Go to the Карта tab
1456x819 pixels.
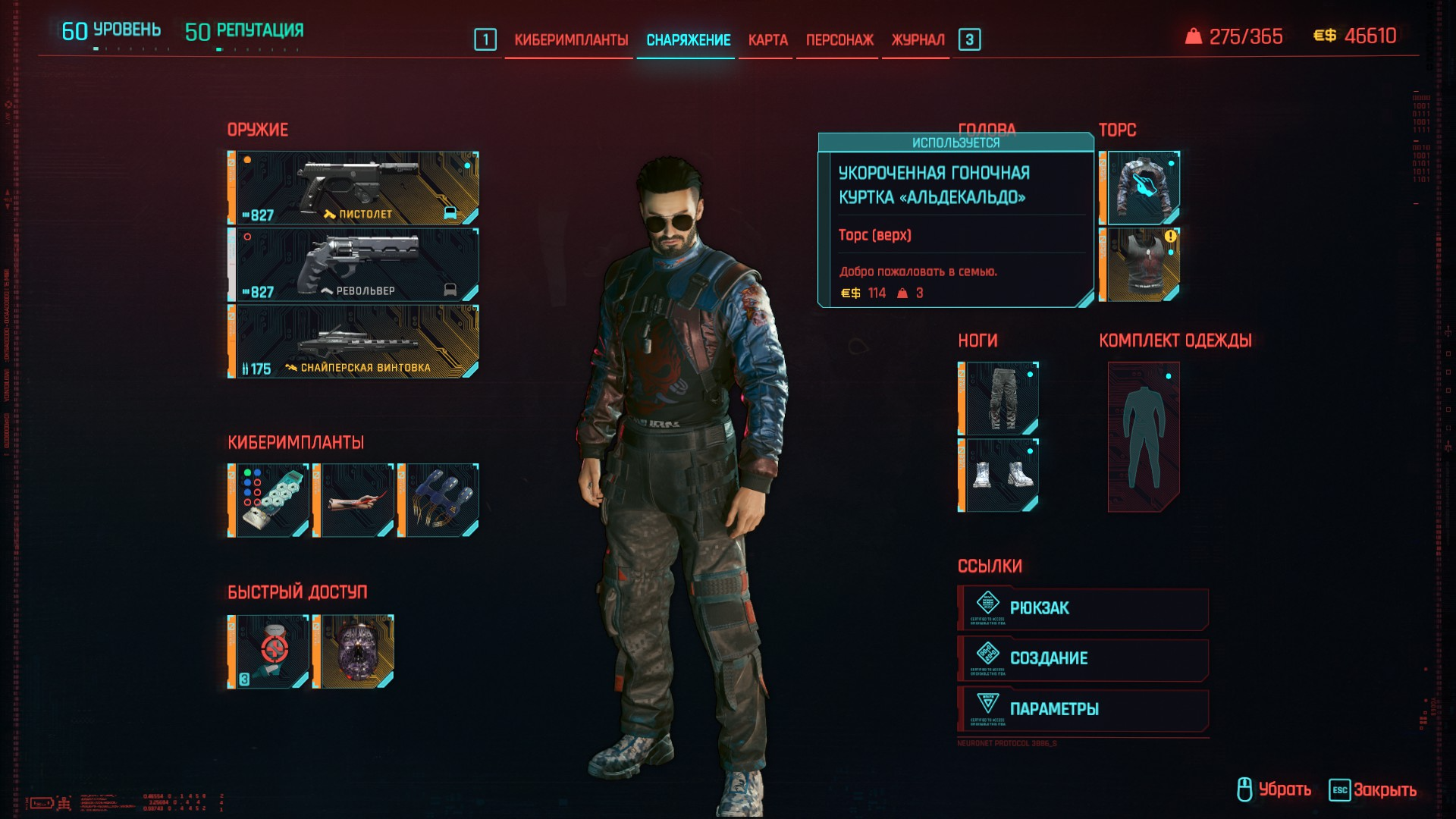(x=767, y=40)
